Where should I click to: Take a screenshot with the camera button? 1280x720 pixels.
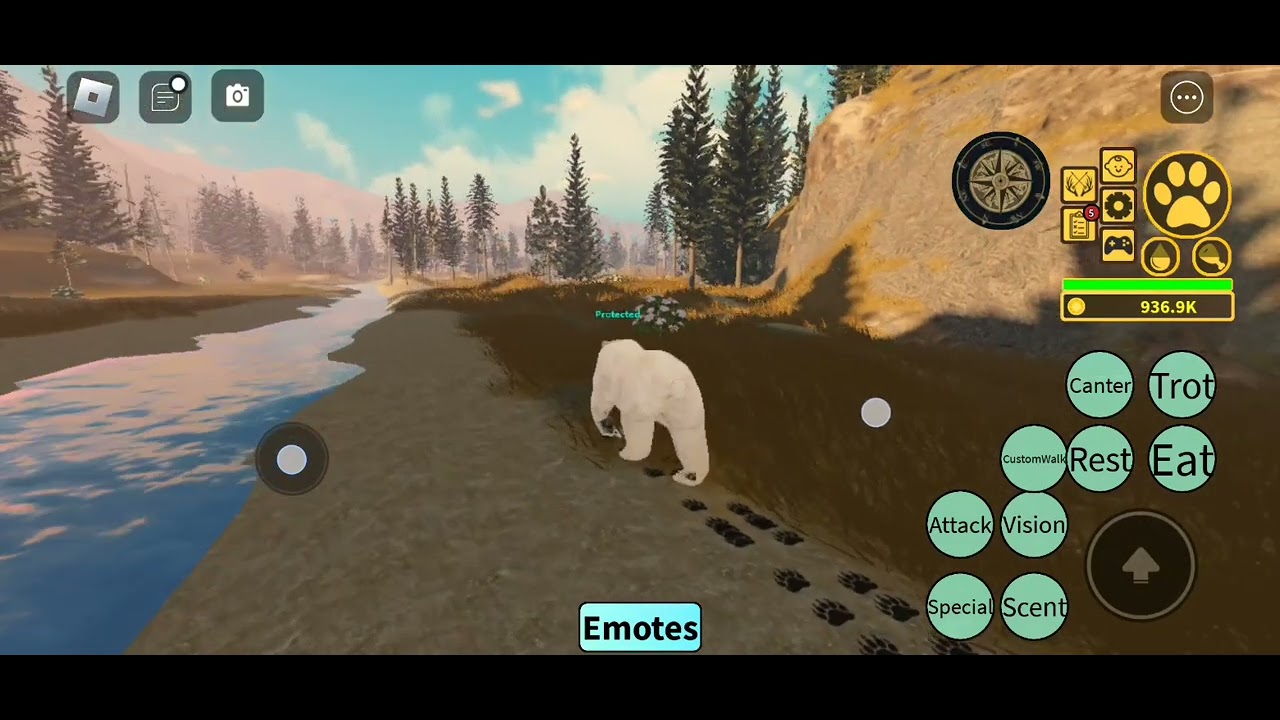(x=237, y=96)
